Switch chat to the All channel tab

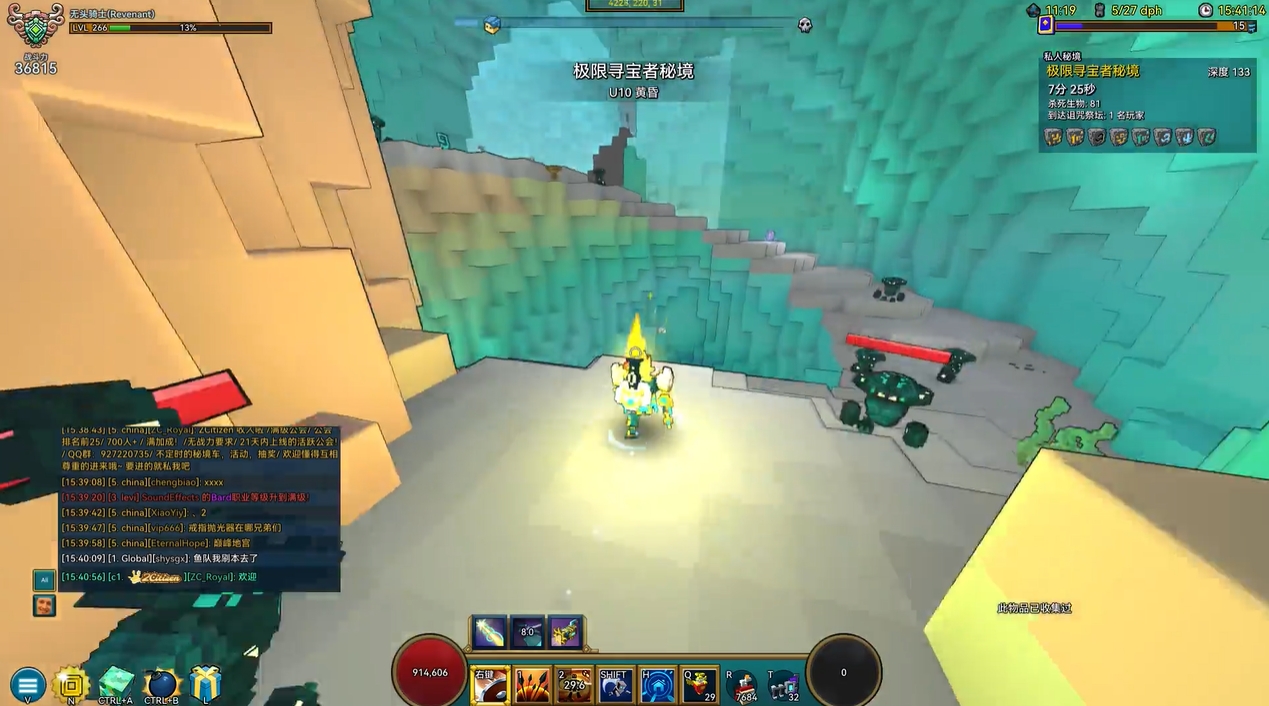(x=43, y=580)
